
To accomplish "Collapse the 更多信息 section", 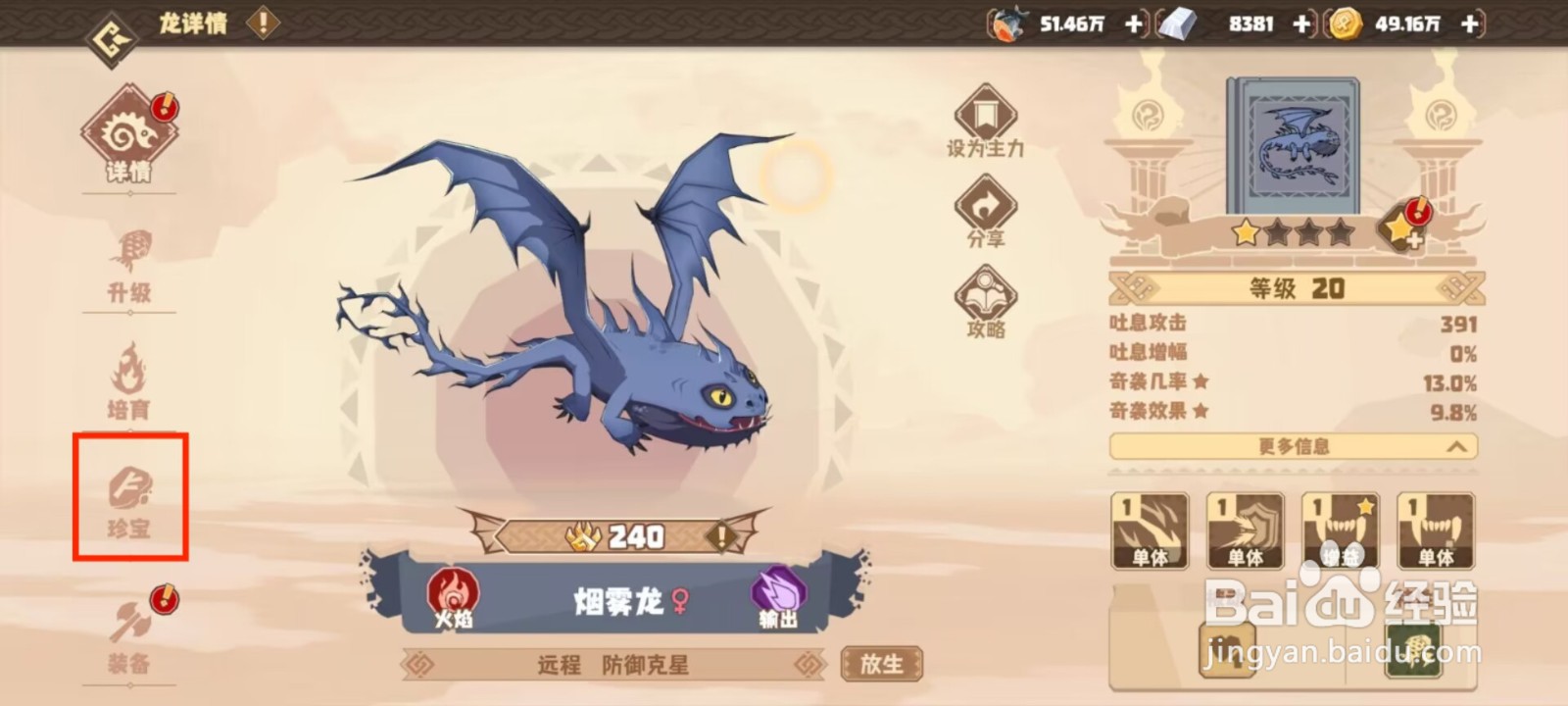I will [1292, 448].
